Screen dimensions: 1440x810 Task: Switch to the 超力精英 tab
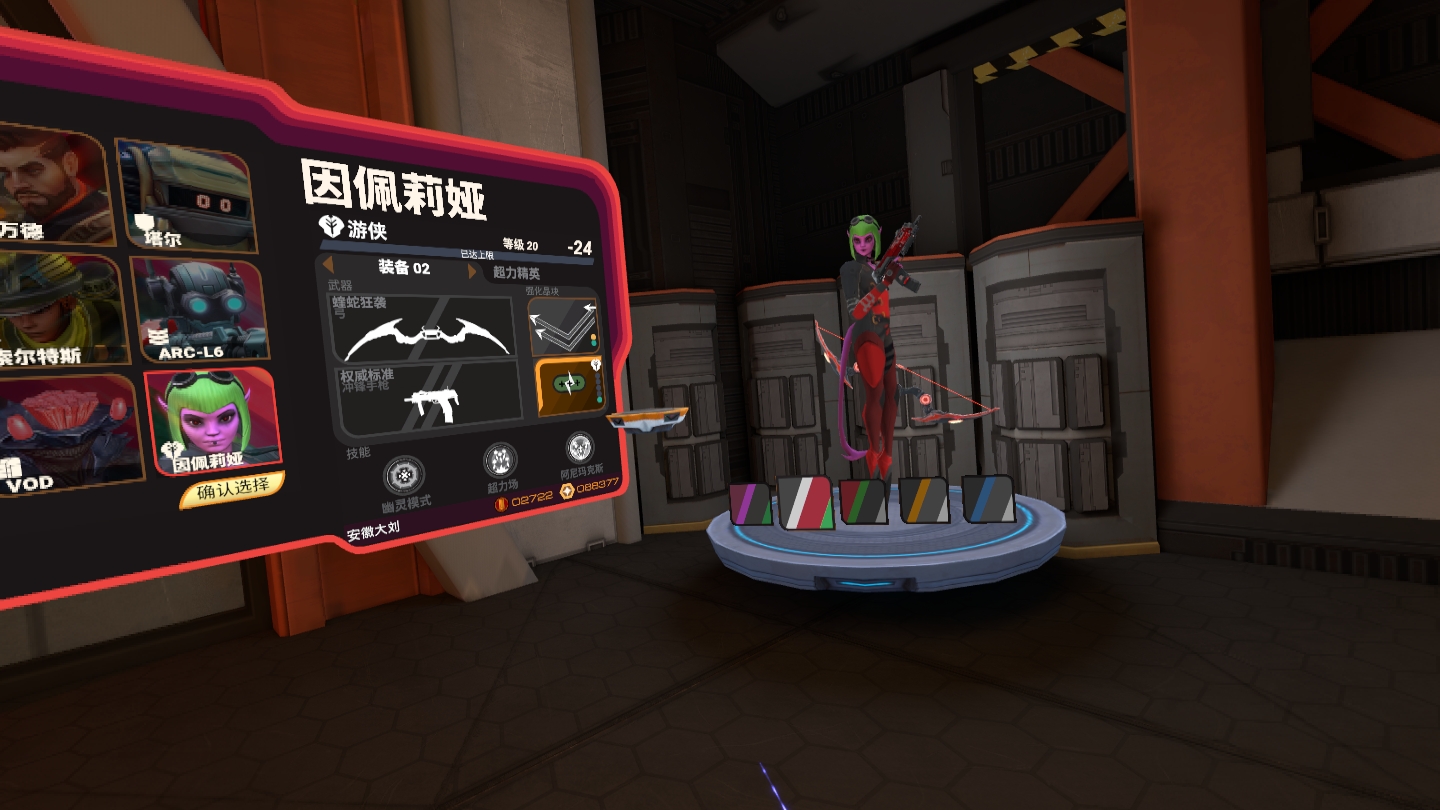click(517, 273)
